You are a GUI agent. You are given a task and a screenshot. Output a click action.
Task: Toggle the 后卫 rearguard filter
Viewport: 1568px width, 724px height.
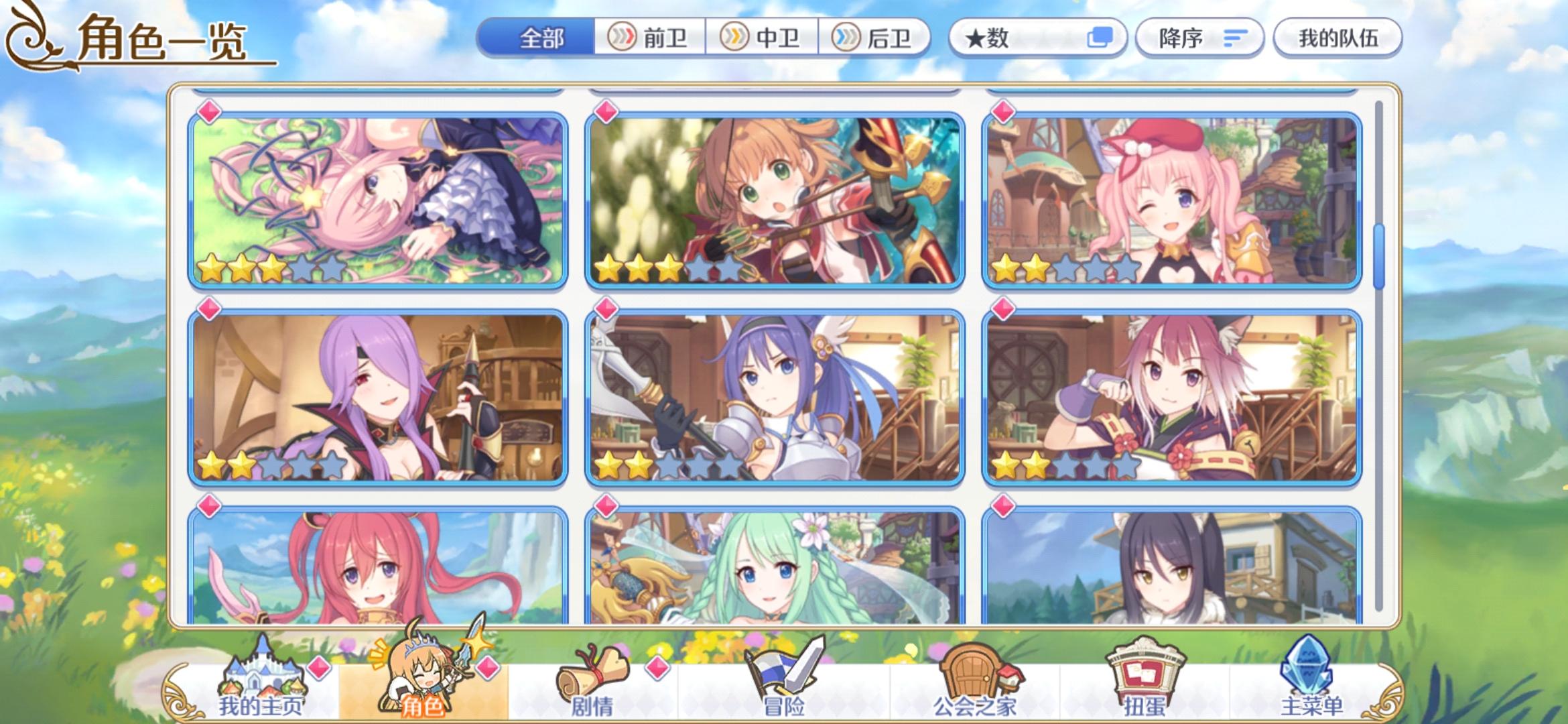point(877,38)
